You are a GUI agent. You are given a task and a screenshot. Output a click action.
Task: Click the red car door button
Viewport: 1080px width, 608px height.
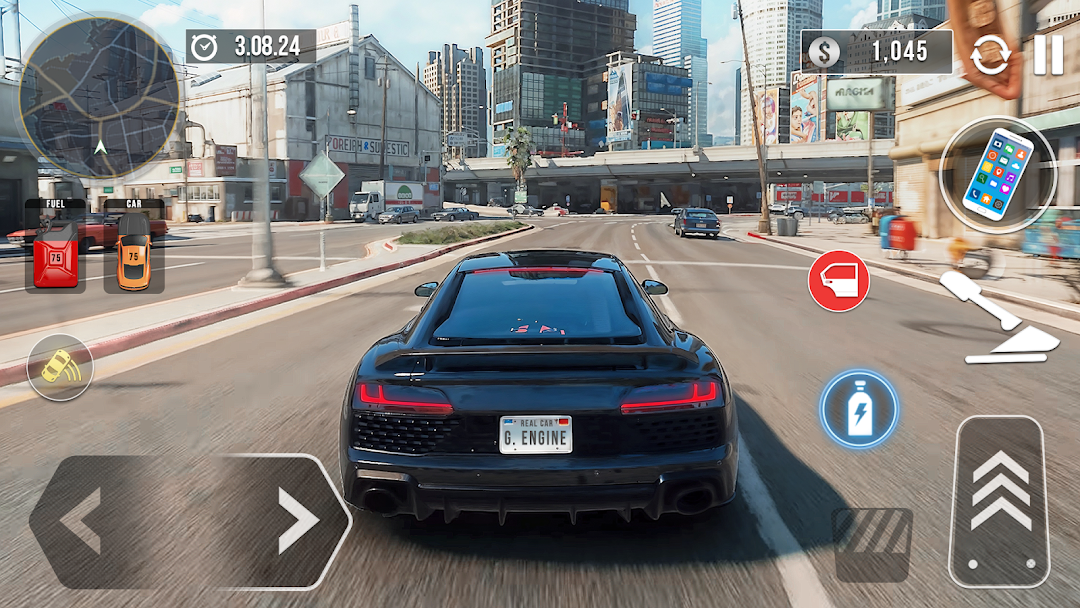pos(838,281)
